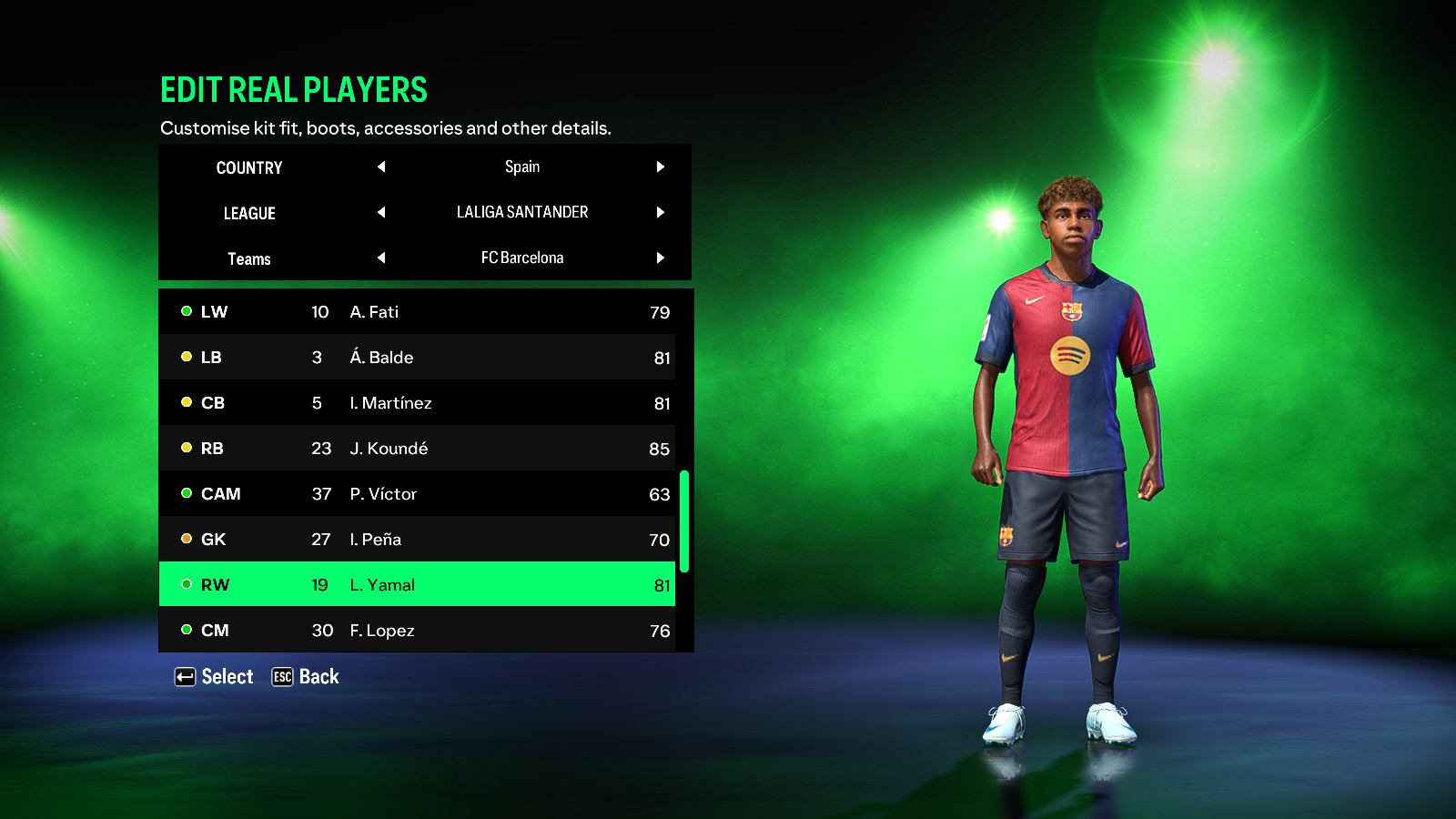The width and height of the screenshot is (1456, 819).
Task: Open I. Peña goalkeeper entry
Action: coord(417,539)
